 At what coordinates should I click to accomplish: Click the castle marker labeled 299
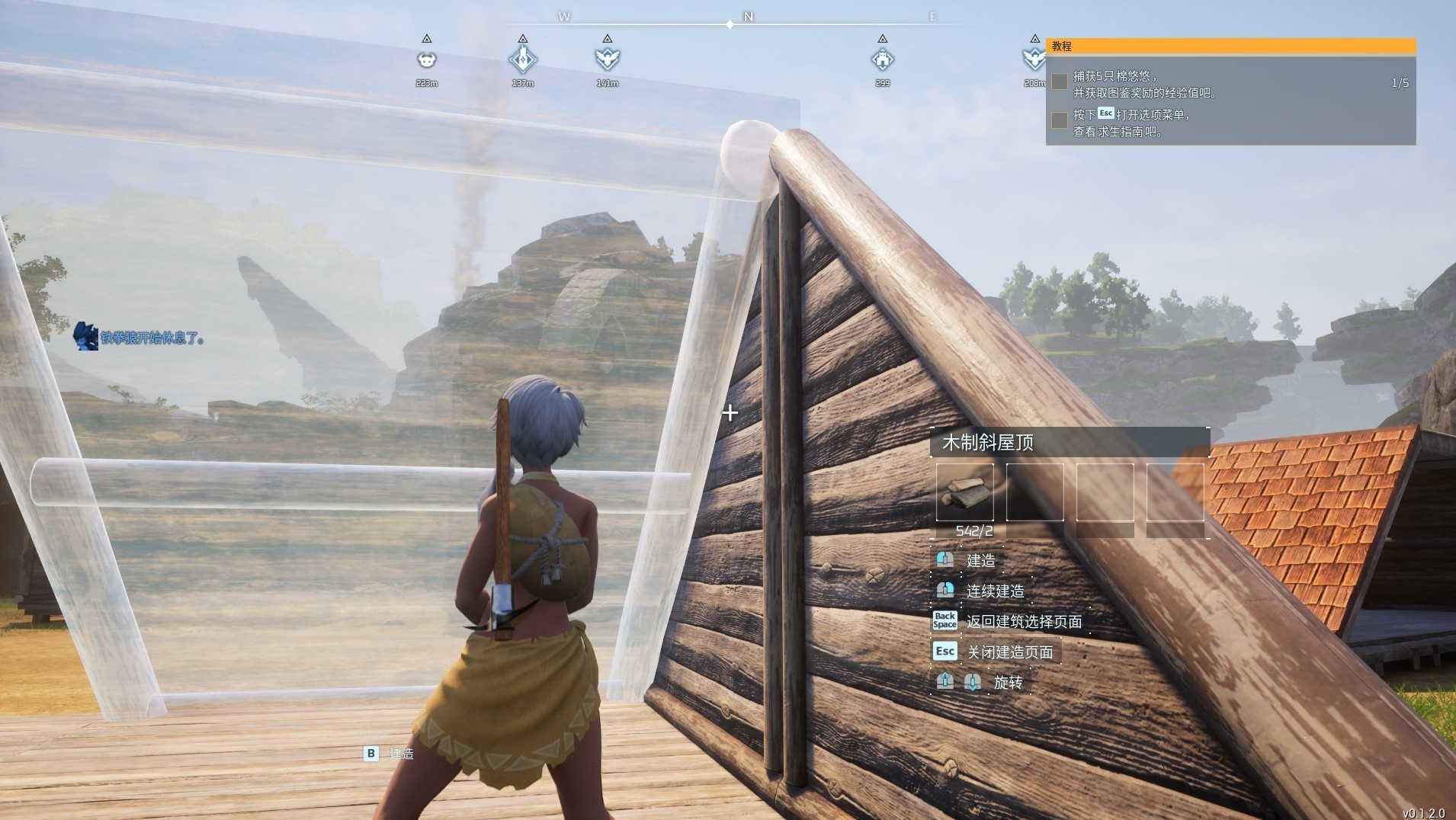[882, 59]
